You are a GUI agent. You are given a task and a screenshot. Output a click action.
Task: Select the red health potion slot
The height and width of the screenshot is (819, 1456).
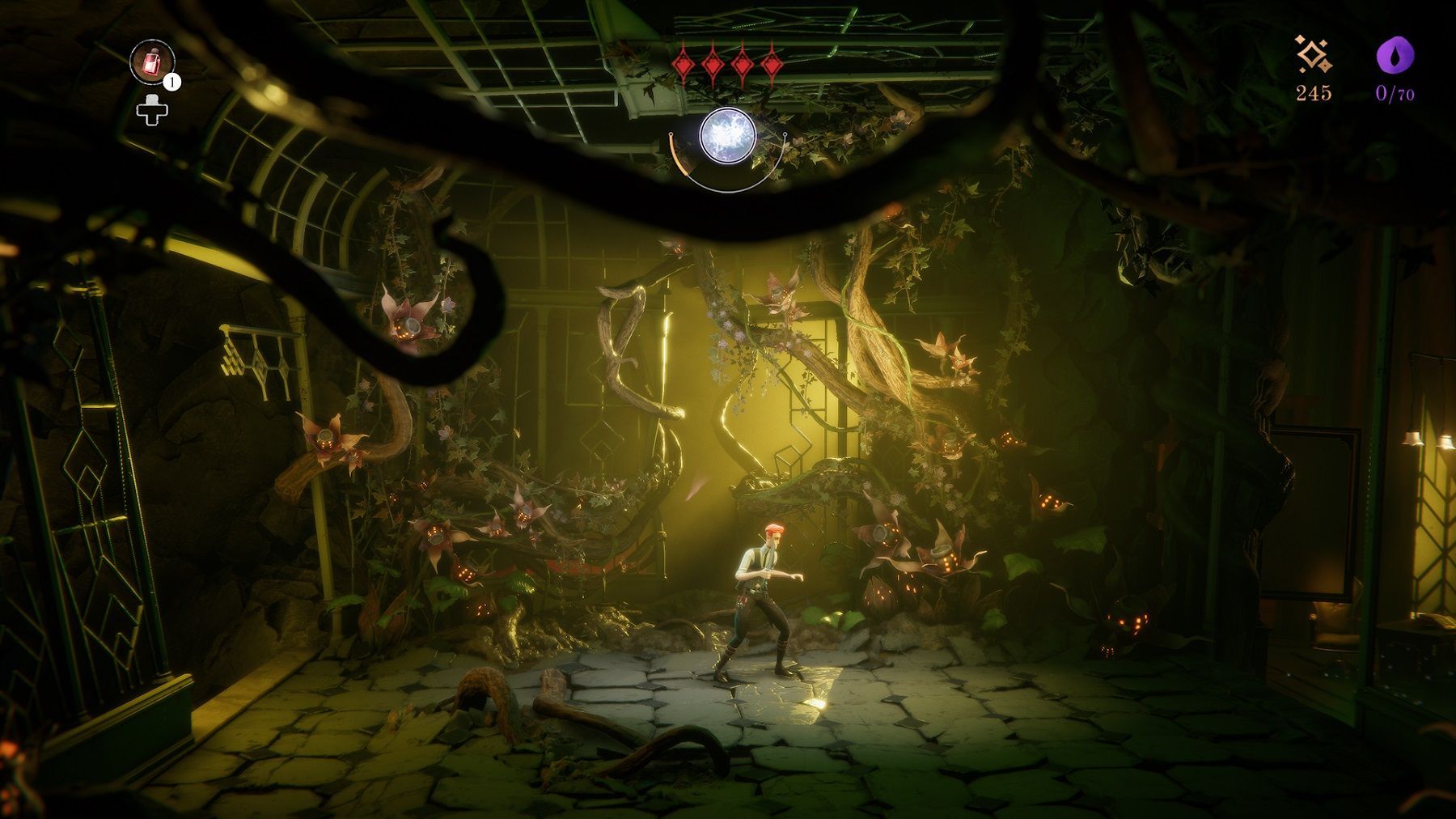click(x=152, y=62)
